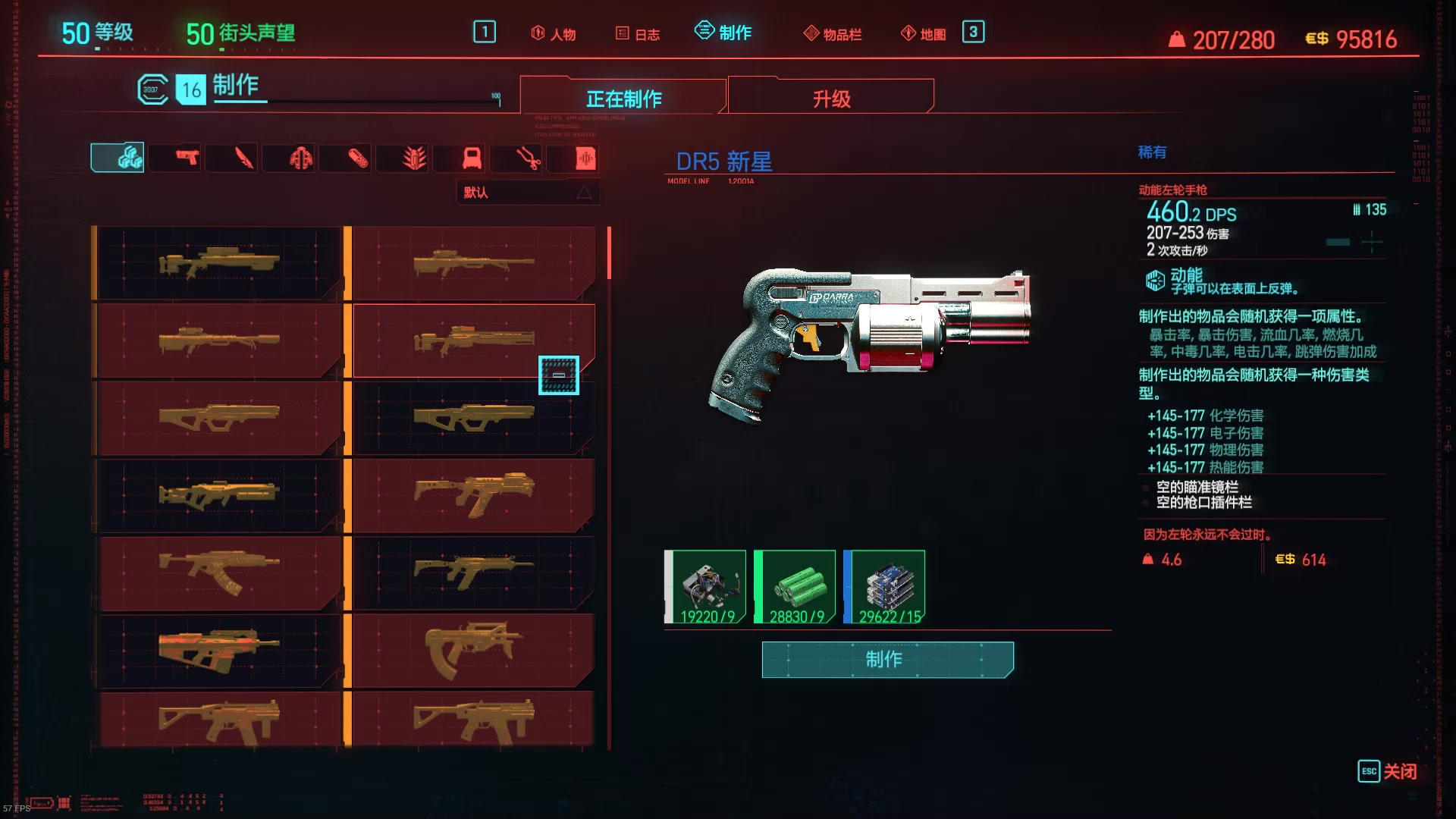This screenshot has width=1456, height=819.
Task: Filter recipes by ranged weapons pistol icon
Action: point(187,158)
